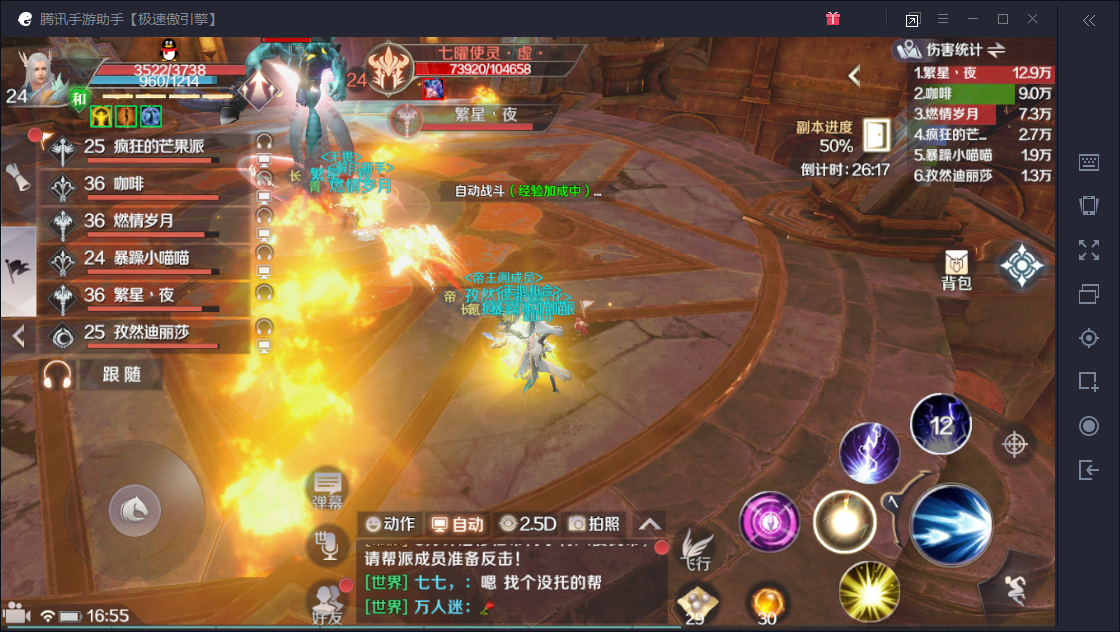This screenshot has height=632, width=1120.
Task: Use the purple lightning skill
Action: click(870, 453)
